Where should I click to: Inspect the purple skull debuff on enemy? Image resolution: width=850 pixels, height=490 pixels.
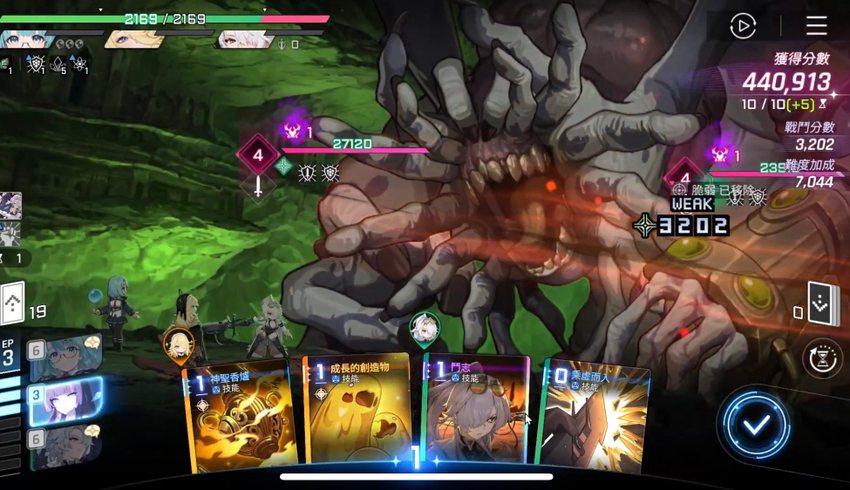(x=293, y=131)
